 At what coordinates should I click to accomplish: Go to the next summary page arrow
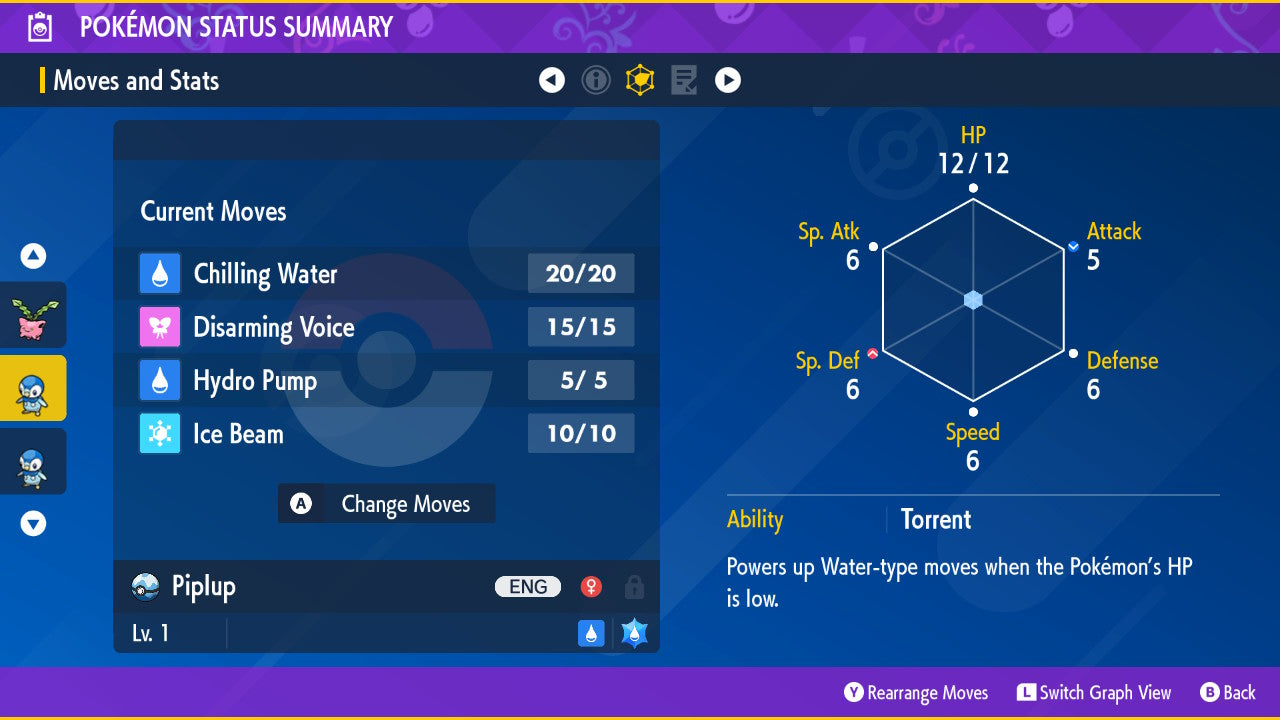point(728,80)
